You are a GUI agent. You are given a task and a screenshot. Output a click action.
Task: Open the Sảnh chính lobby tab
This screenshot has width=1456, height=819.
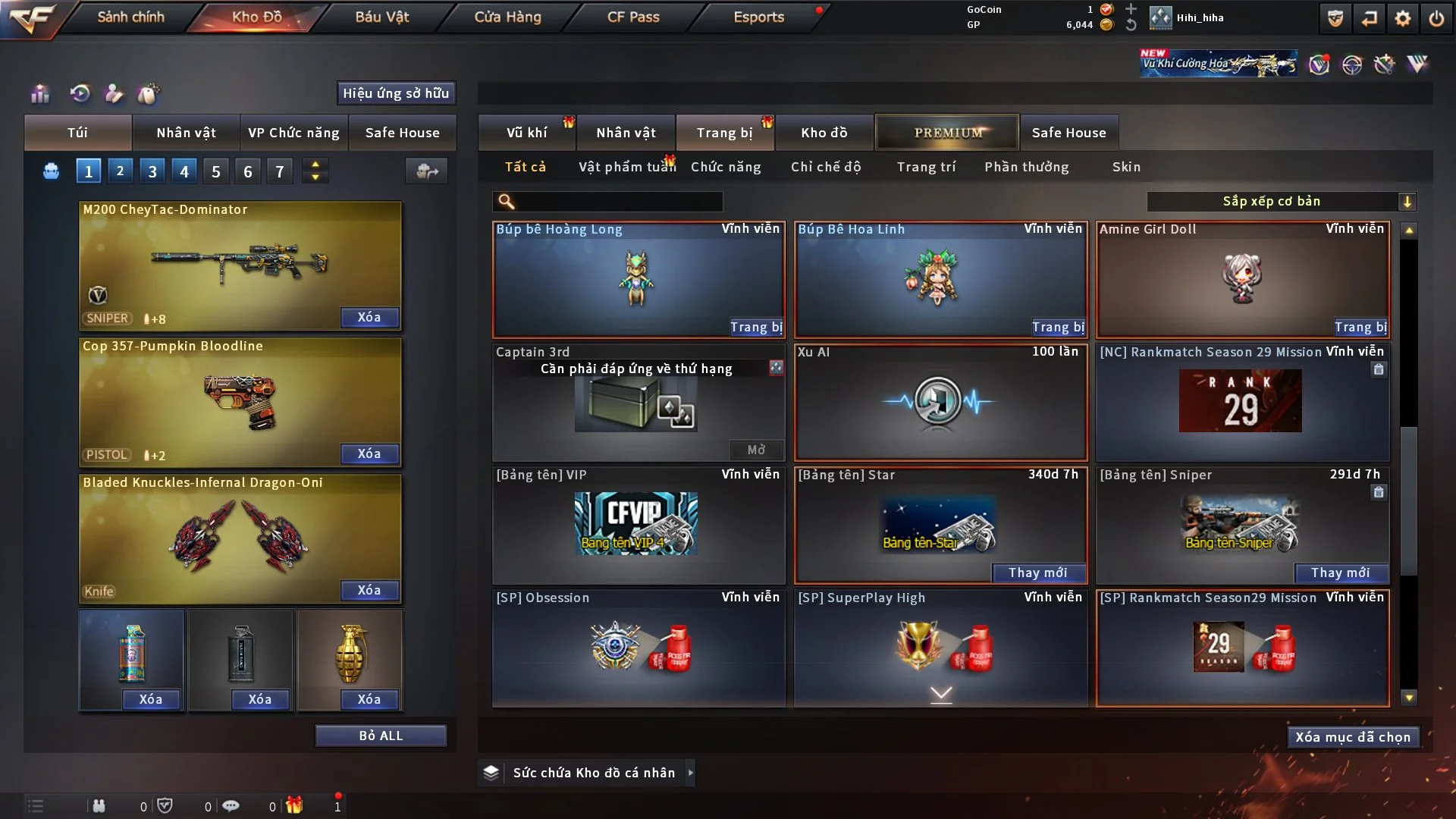click(x=130, y=17)
